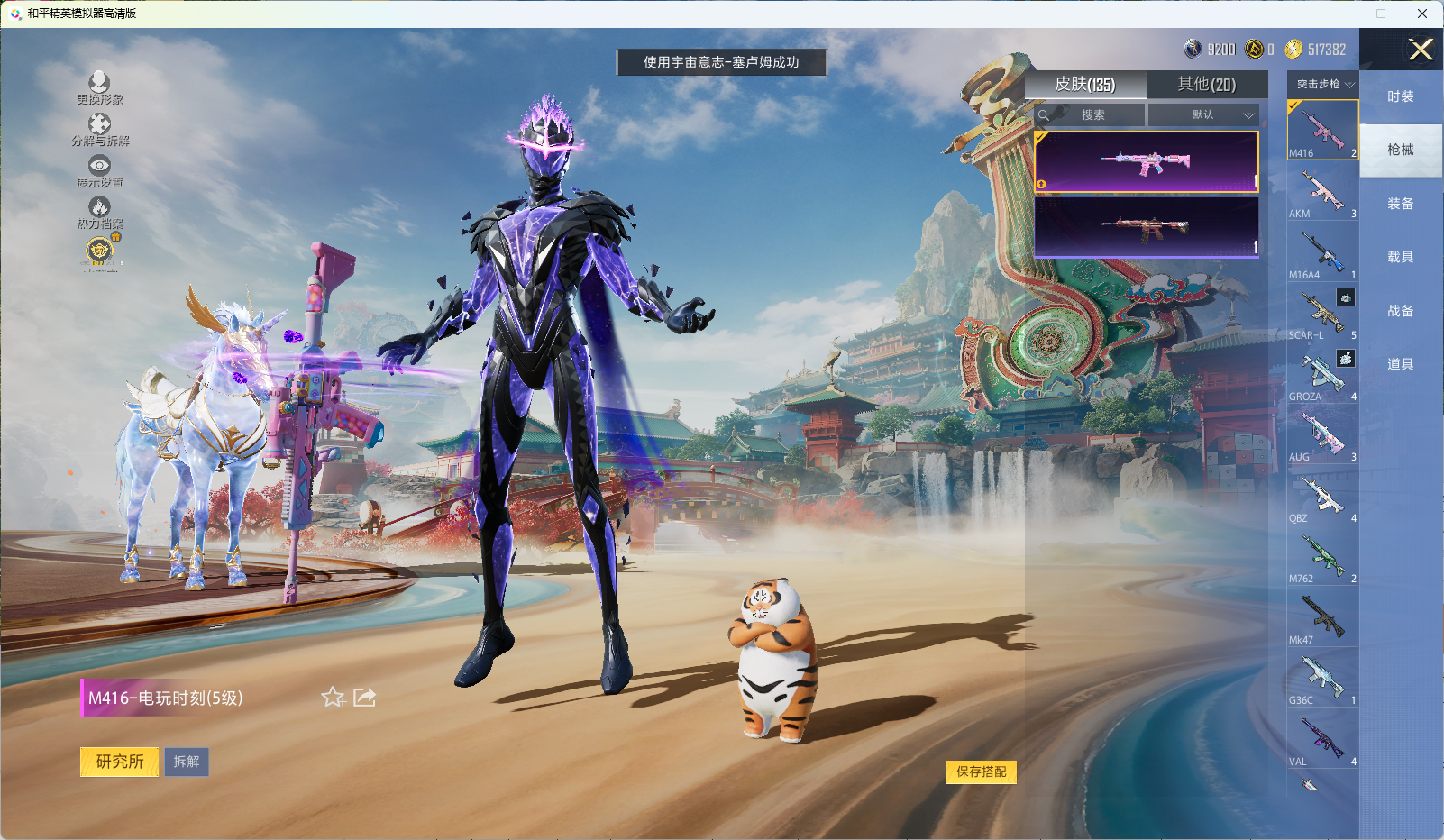The height and width of the screenshot is (840, 1444).
Task: Save the loadout with 保存搭配
Action: click(981, 772)
